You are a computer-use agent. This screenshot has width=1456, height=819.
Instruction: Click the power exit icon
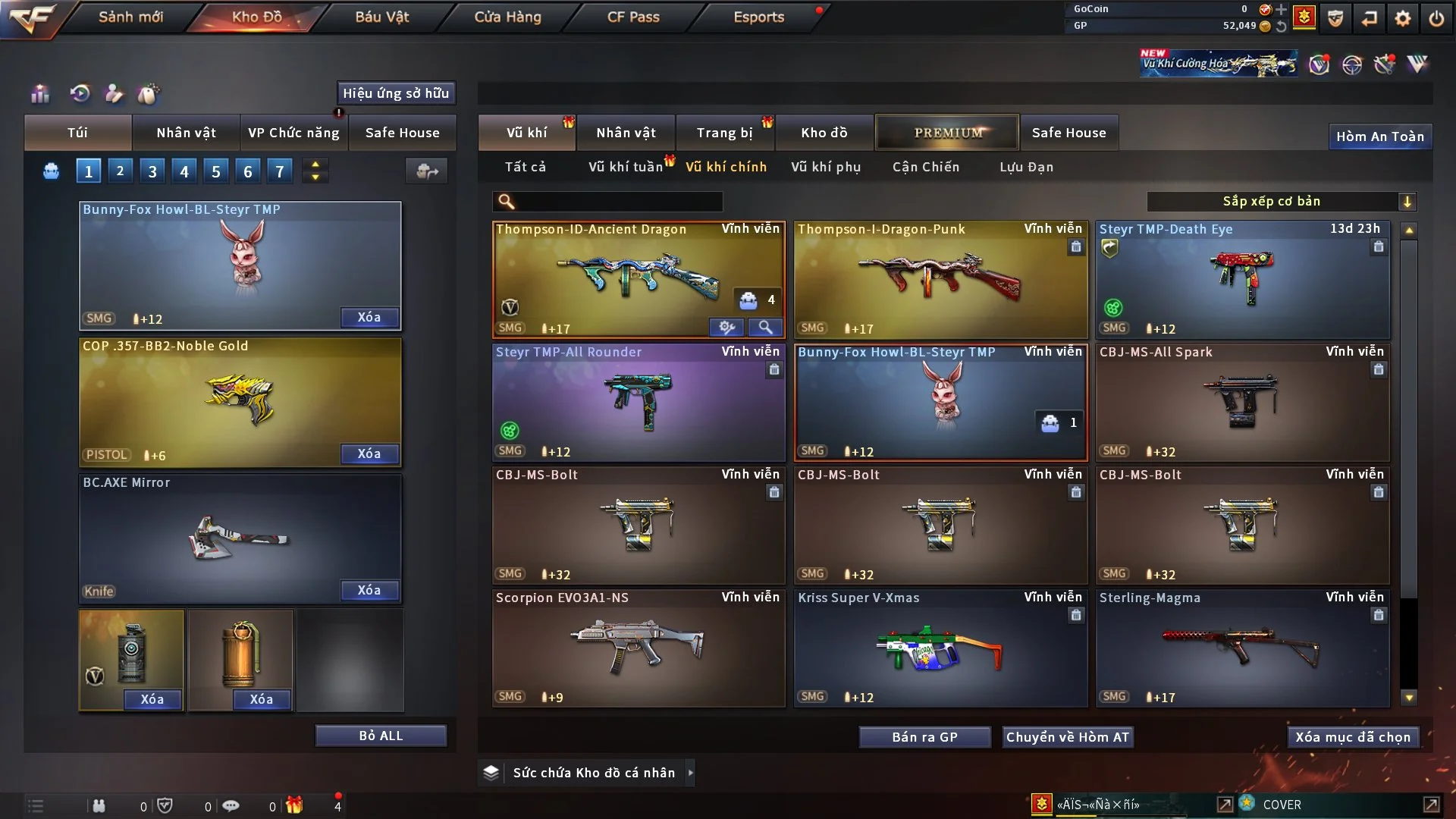click(x=1436, y=18)
